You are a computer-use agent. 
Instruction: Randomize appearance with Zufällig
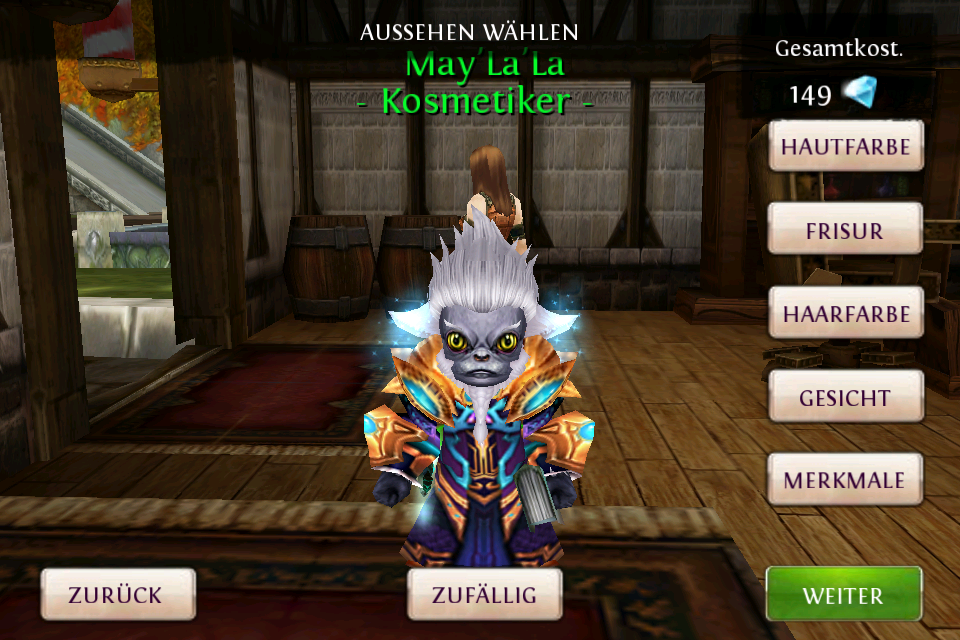(484, 595)
